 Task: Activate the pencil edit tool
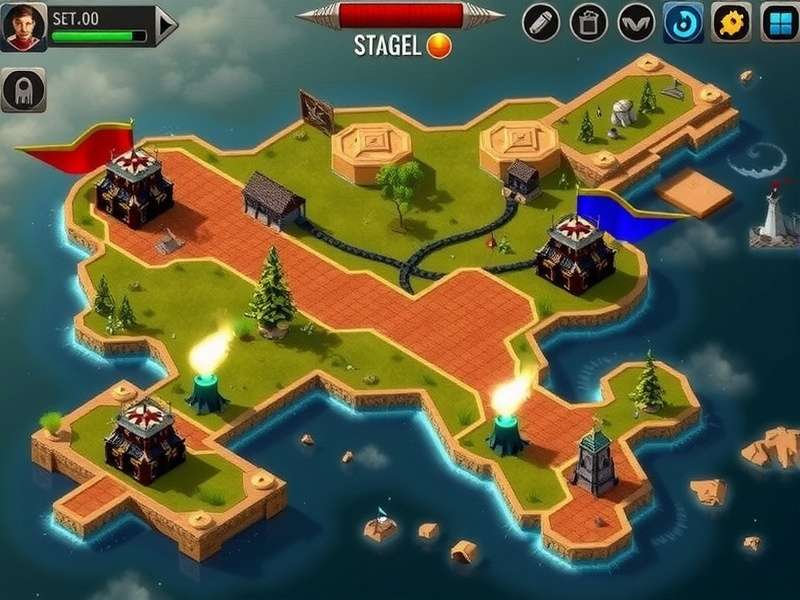point(541,22)
